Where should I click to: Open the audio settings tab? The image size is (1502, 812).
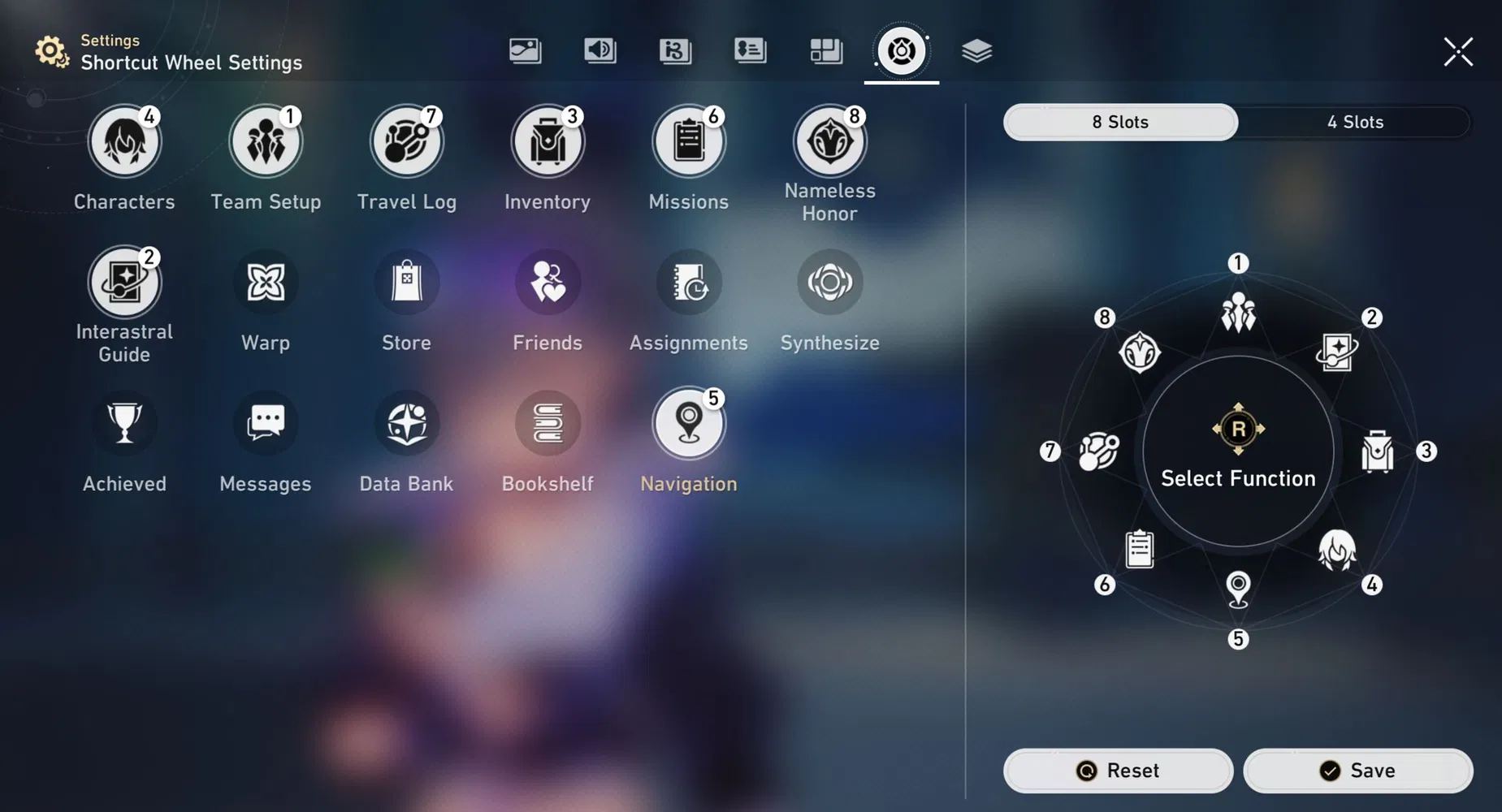point(600,50)
